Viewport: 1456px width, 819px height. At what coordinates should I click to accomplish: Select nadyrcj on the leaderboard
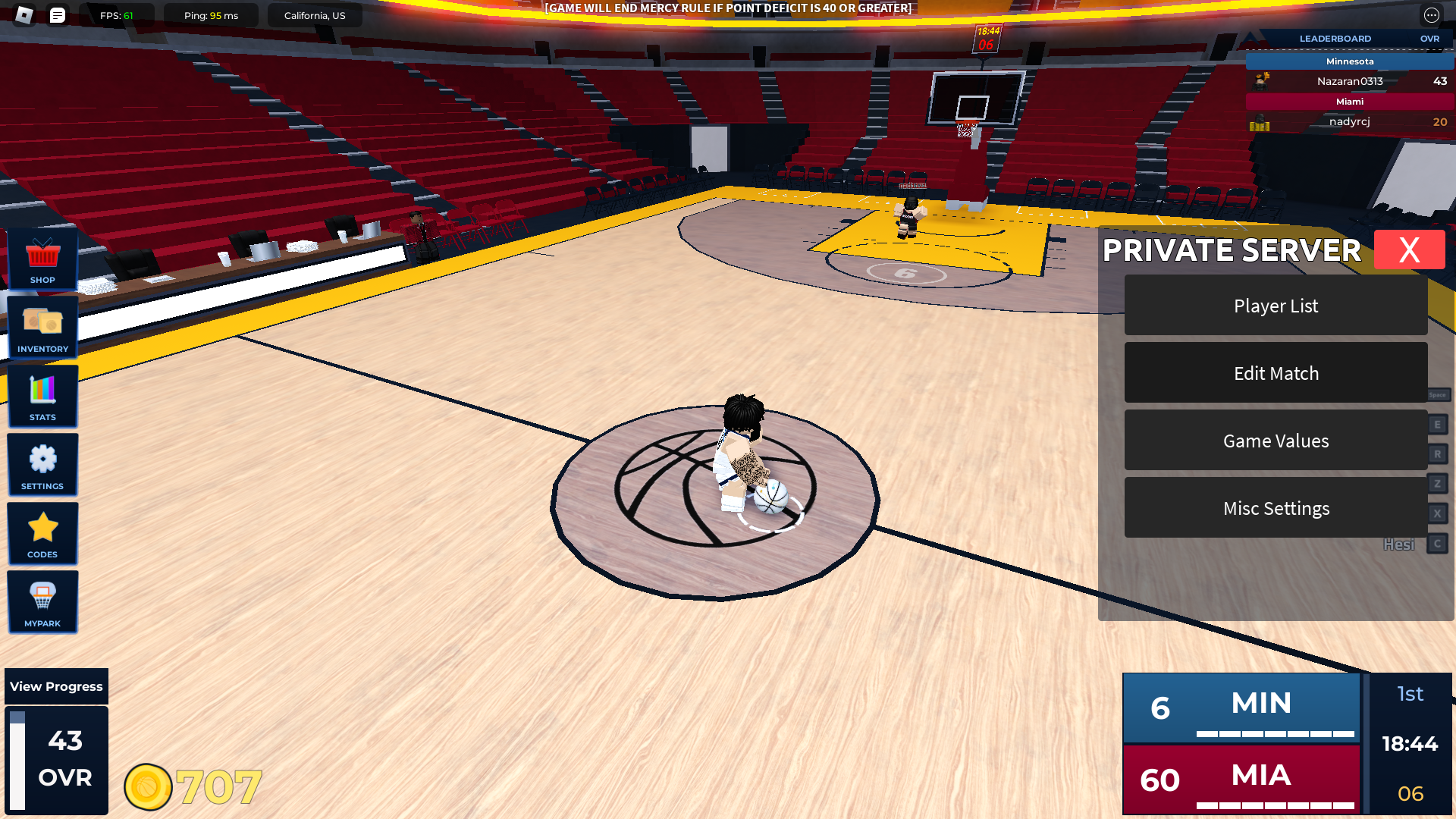[1349, 121]
